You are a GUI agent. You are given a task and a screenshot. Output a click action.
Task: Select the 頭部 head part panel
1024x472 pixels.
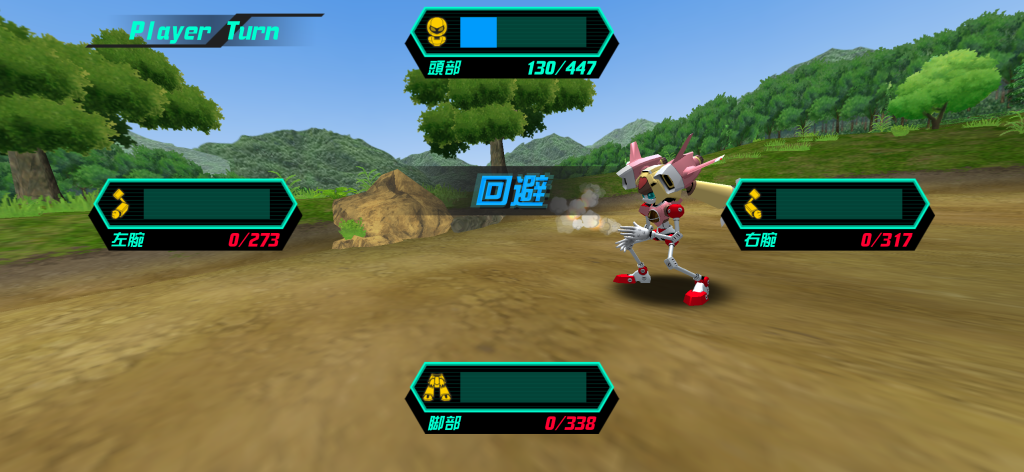click(x=511, y=43)
